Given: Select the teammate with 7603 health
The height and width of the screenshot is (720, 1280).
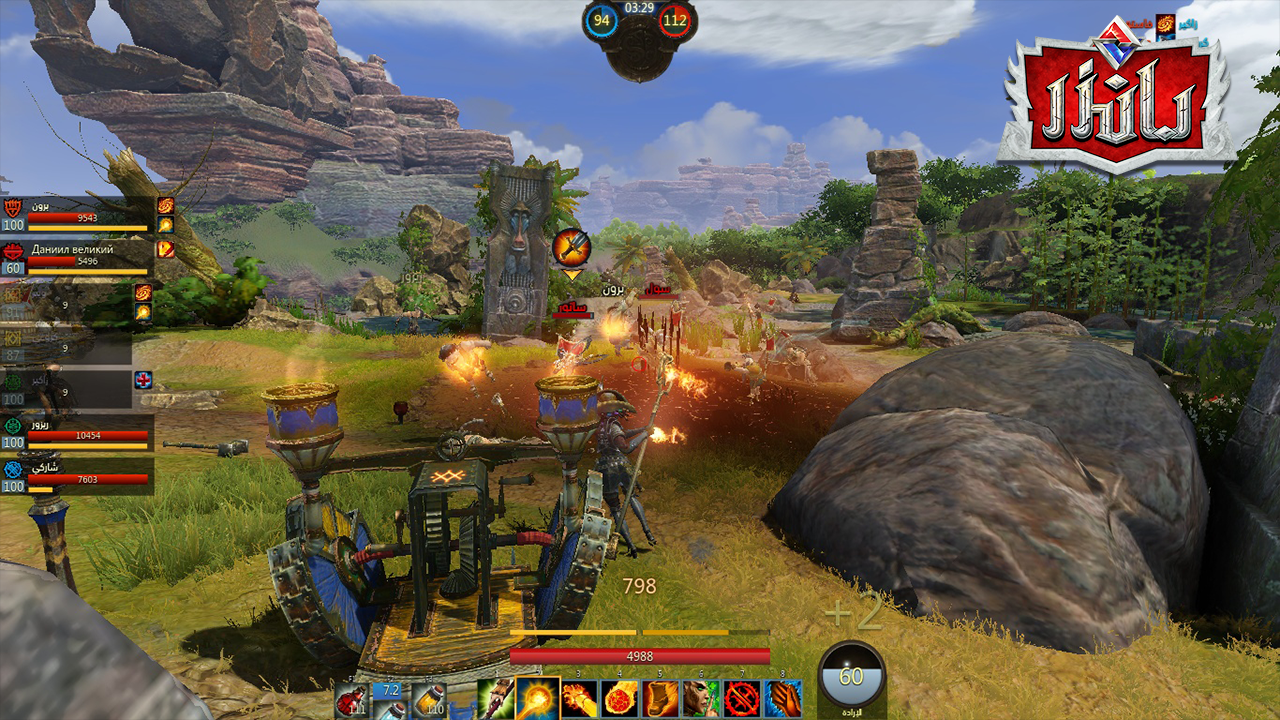Looking at the screenshot, I should click(x=78, y=476).
